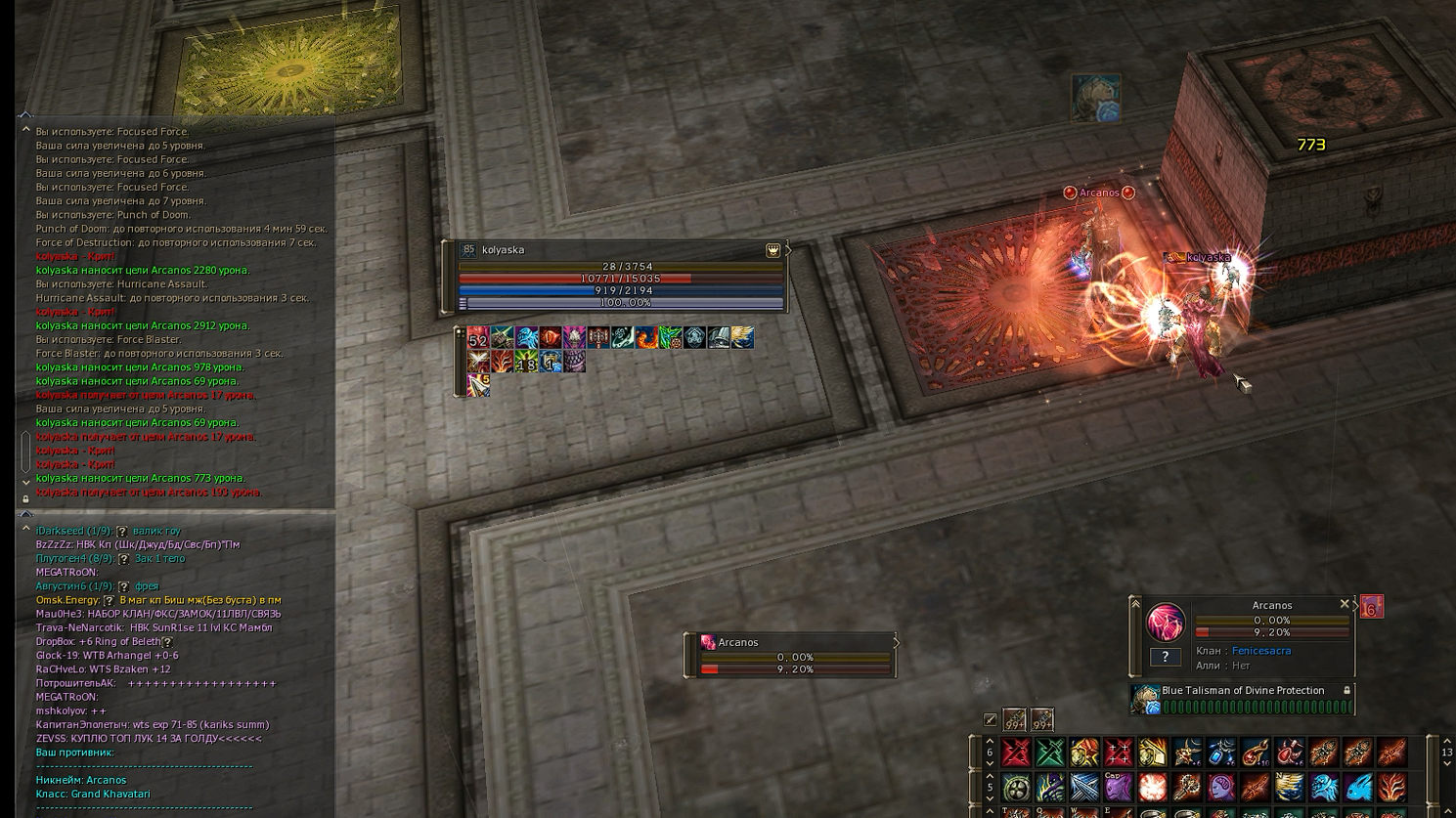The width and height of the screenshot is (1456, 818).
Task: Click the red icon numbered 6 beside target window
Action: click(x=1371, y=607)
